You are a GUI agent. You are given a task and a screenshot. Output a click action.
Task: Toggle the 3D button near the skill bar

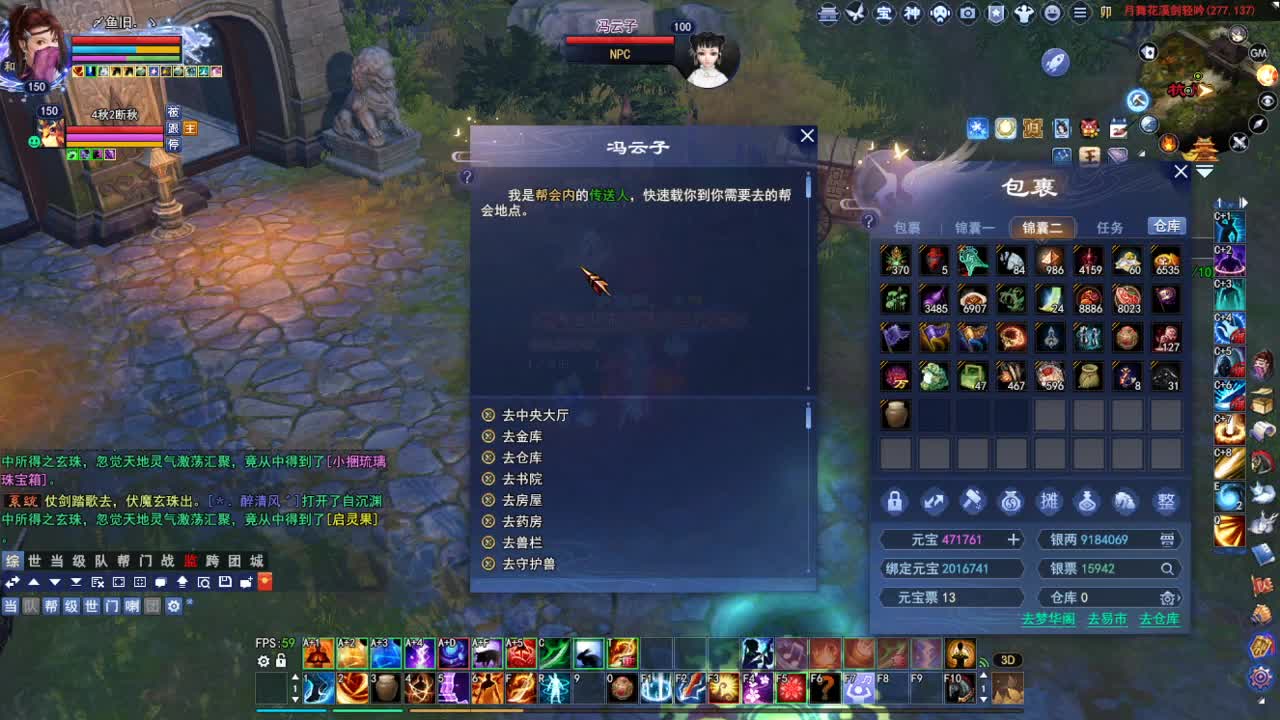(x=1007, y=659)
